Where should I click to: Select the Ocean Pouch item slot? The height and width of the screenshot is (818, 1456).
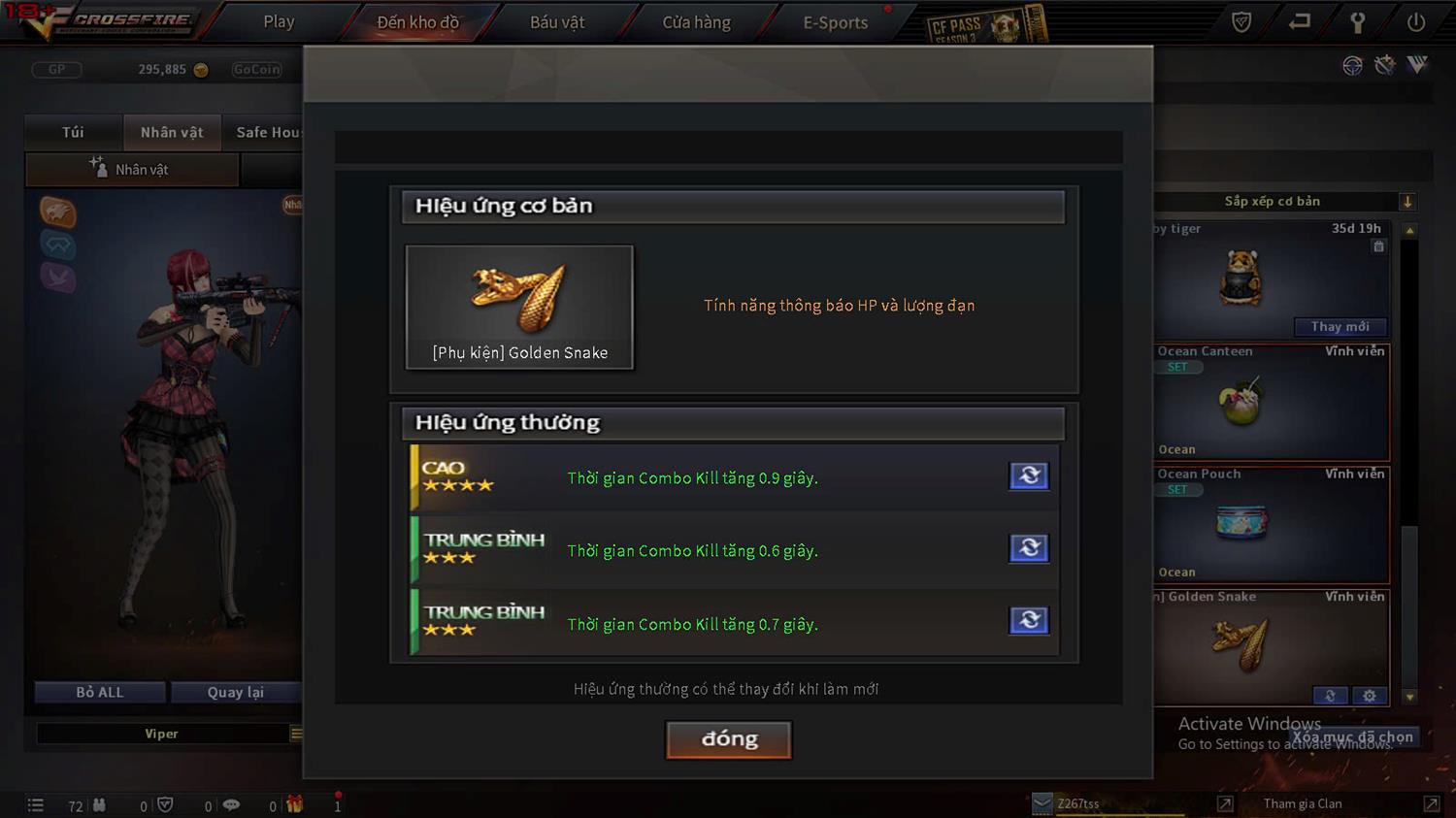click(x=1270, y=525)
